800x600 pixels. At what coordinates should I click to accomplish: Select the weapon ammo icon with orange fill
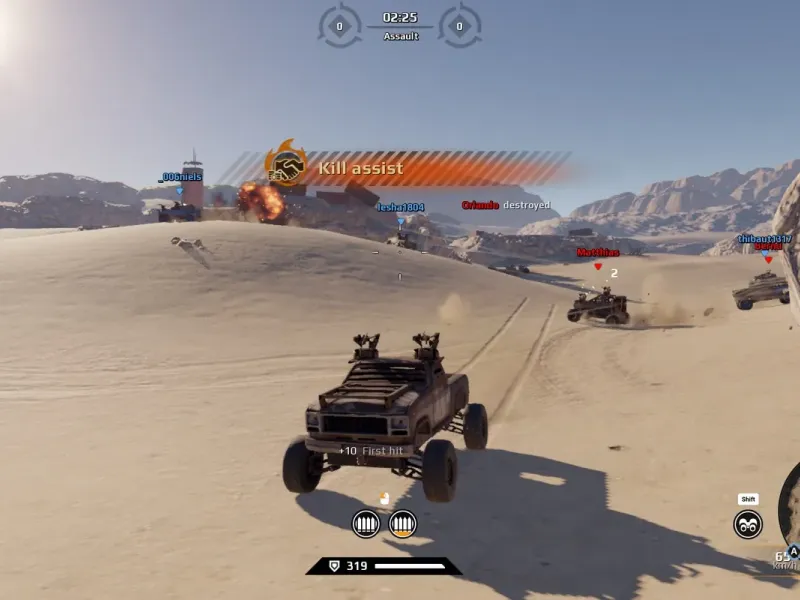coord(402,523)
